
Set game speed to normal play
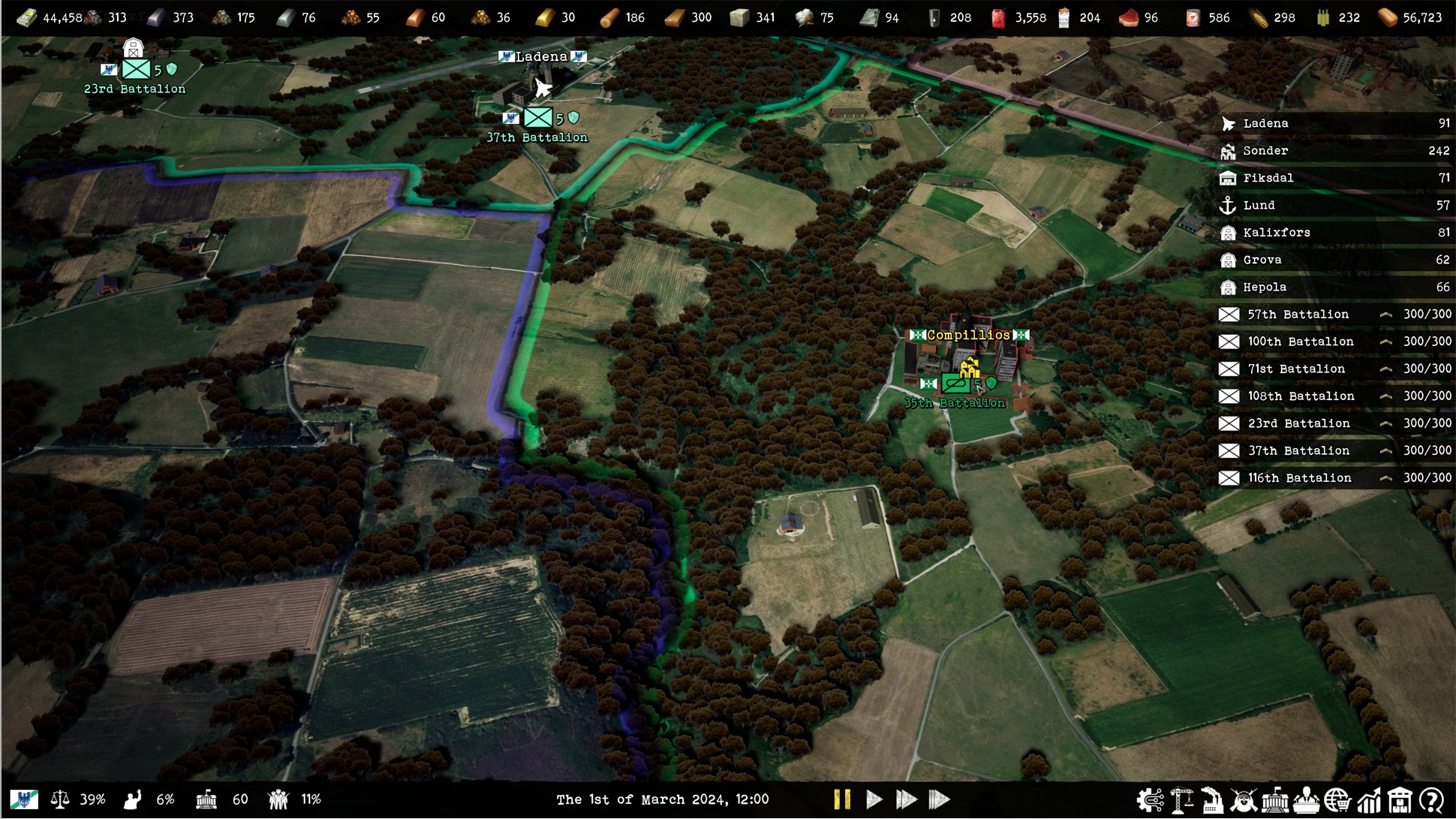pos(874,799)
